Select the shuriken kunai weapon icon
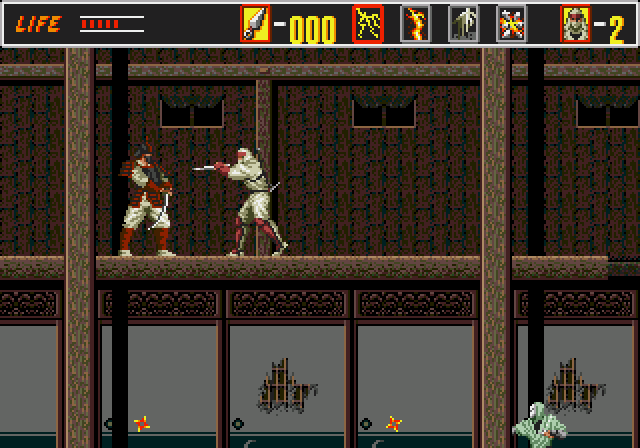 (255, 24)
